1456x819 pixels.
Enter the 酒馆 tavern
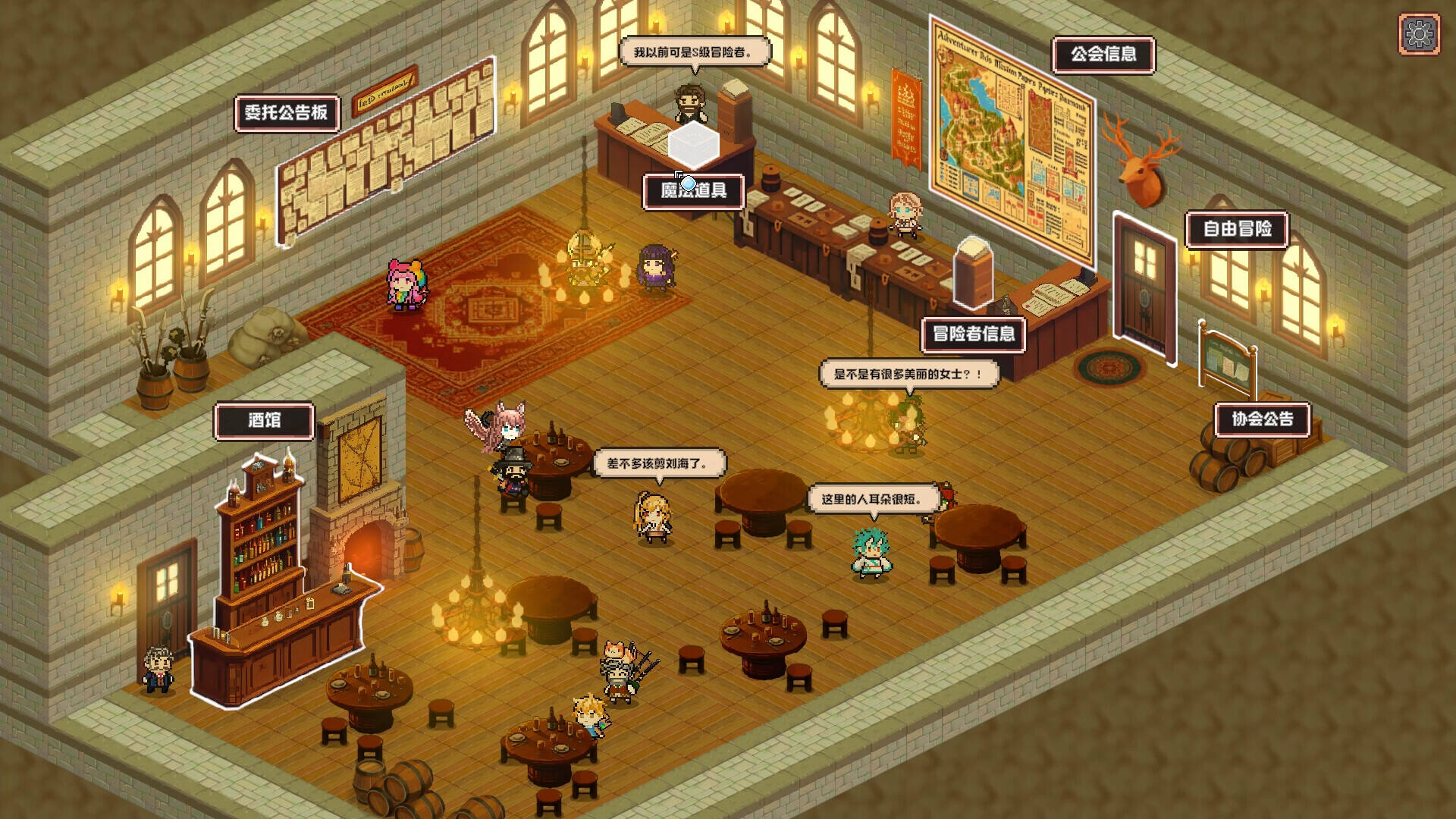(x=264, y=421)
